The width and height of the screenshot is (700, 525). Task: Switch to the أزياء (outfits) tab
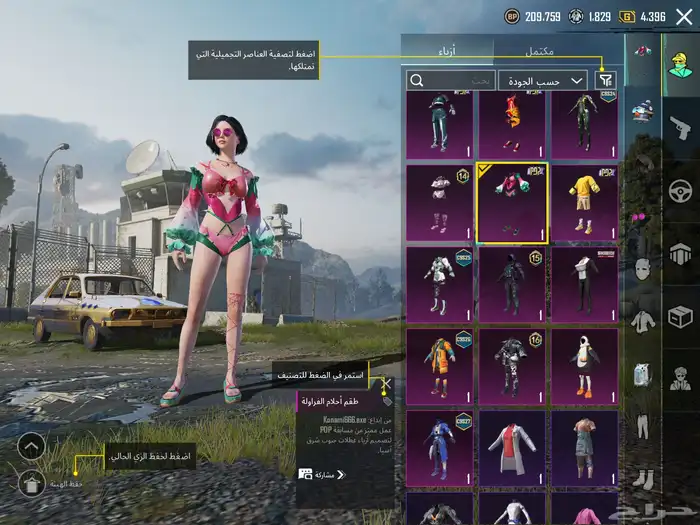click(x=447, y=50)
